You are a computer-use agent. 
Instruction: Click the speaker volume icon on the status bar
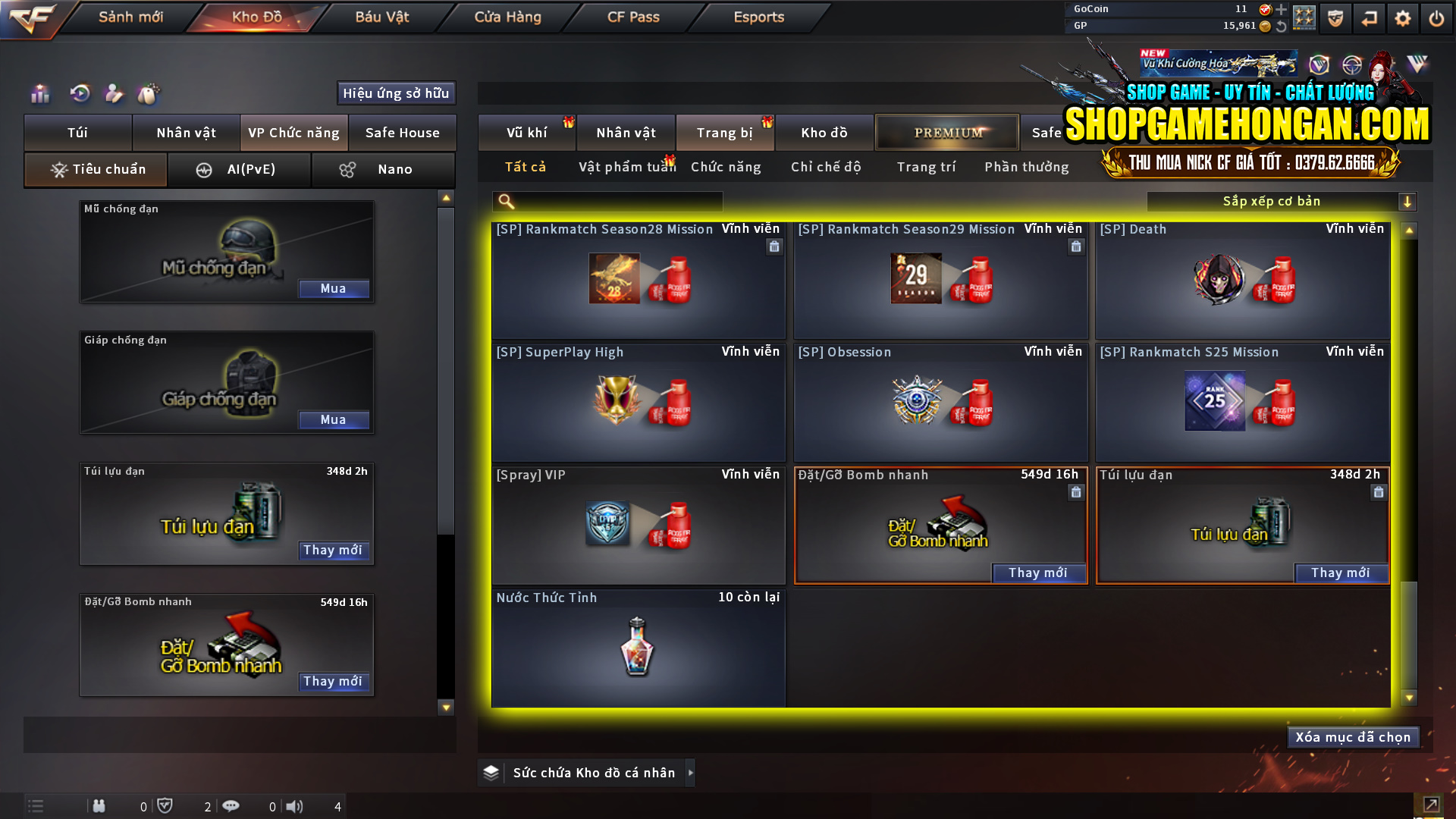click(295, 806)
